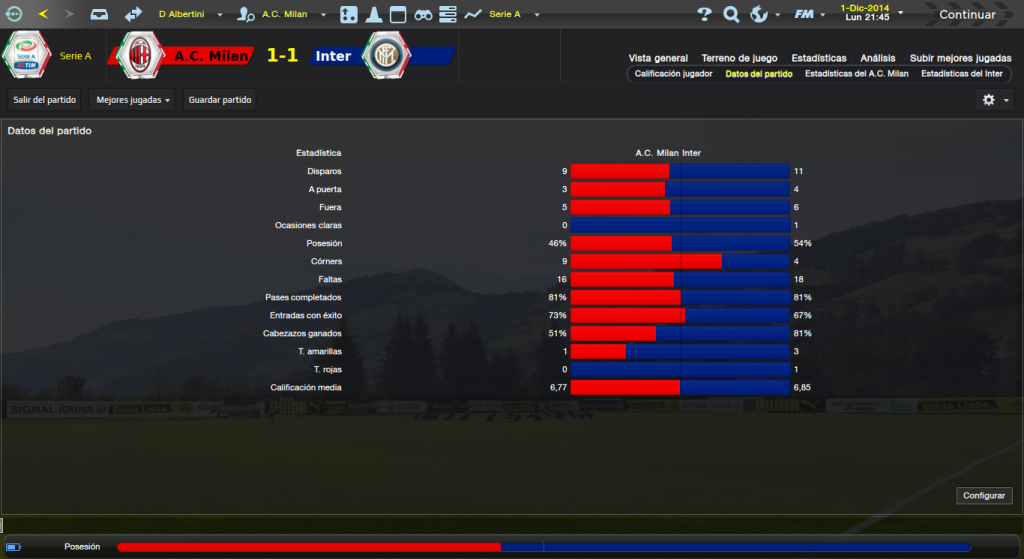
Task: Select the Datos del partido subtab
Action: pyautogui.click(x=758, y=74)
